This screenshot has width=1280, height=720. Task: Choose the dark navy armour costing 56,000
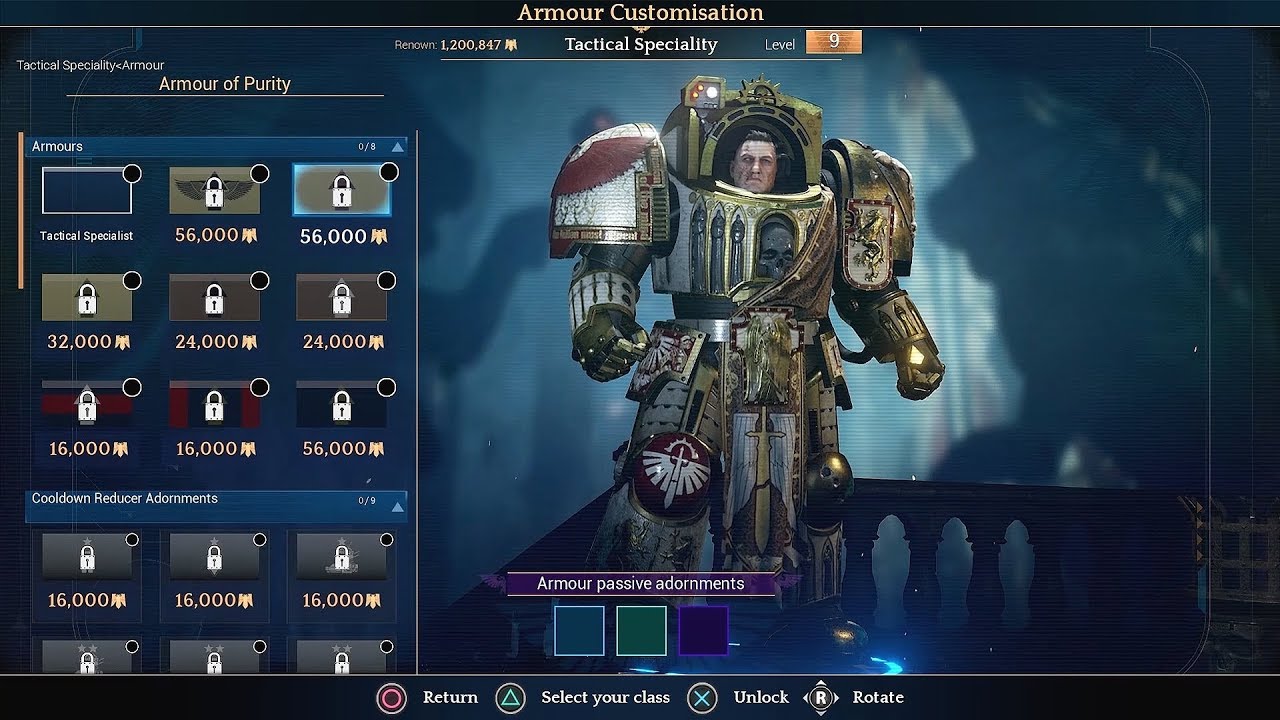click(341, 405)
